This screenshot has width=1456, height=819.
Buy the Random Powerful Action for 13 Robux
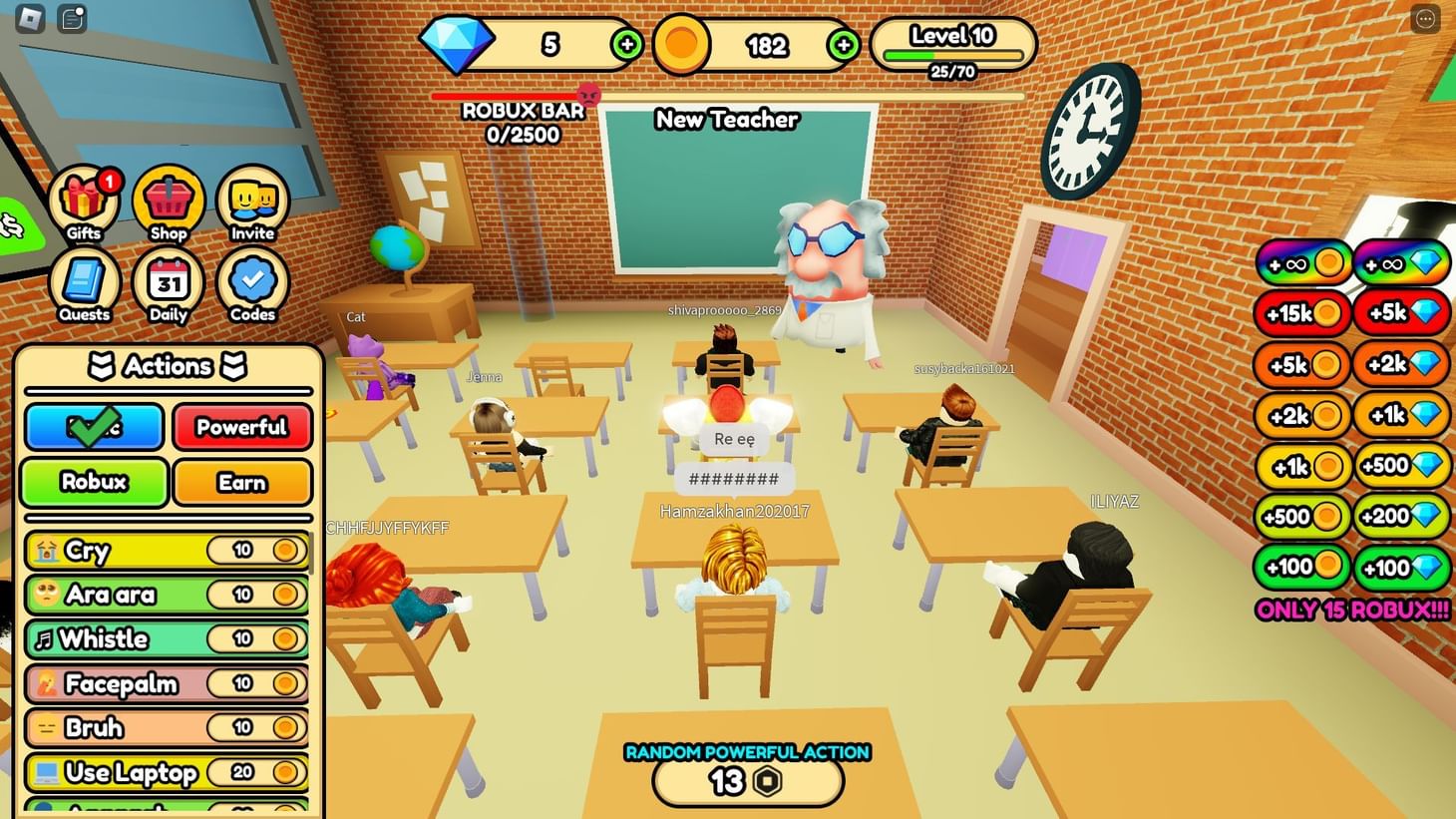746,779
